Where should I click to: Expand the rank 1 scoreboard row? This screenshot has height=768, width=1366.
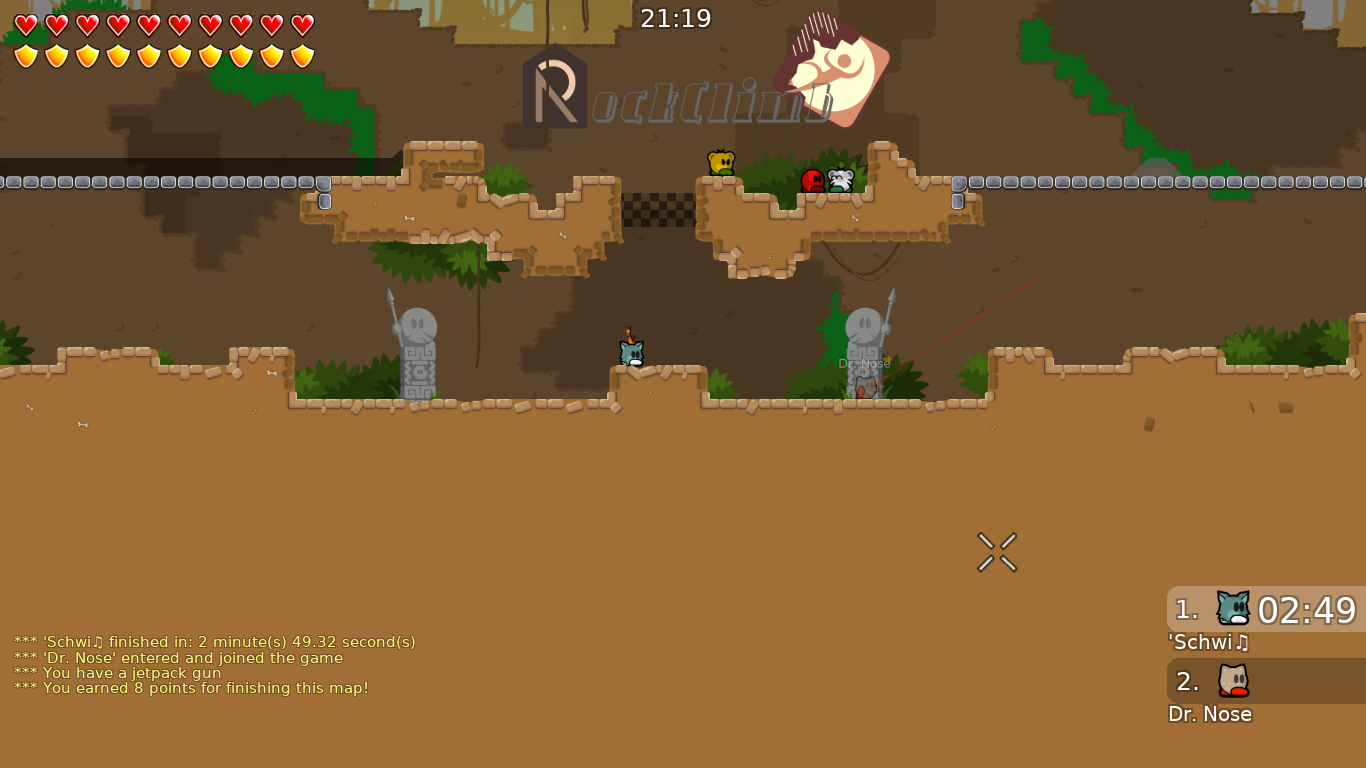(1265, 610)
